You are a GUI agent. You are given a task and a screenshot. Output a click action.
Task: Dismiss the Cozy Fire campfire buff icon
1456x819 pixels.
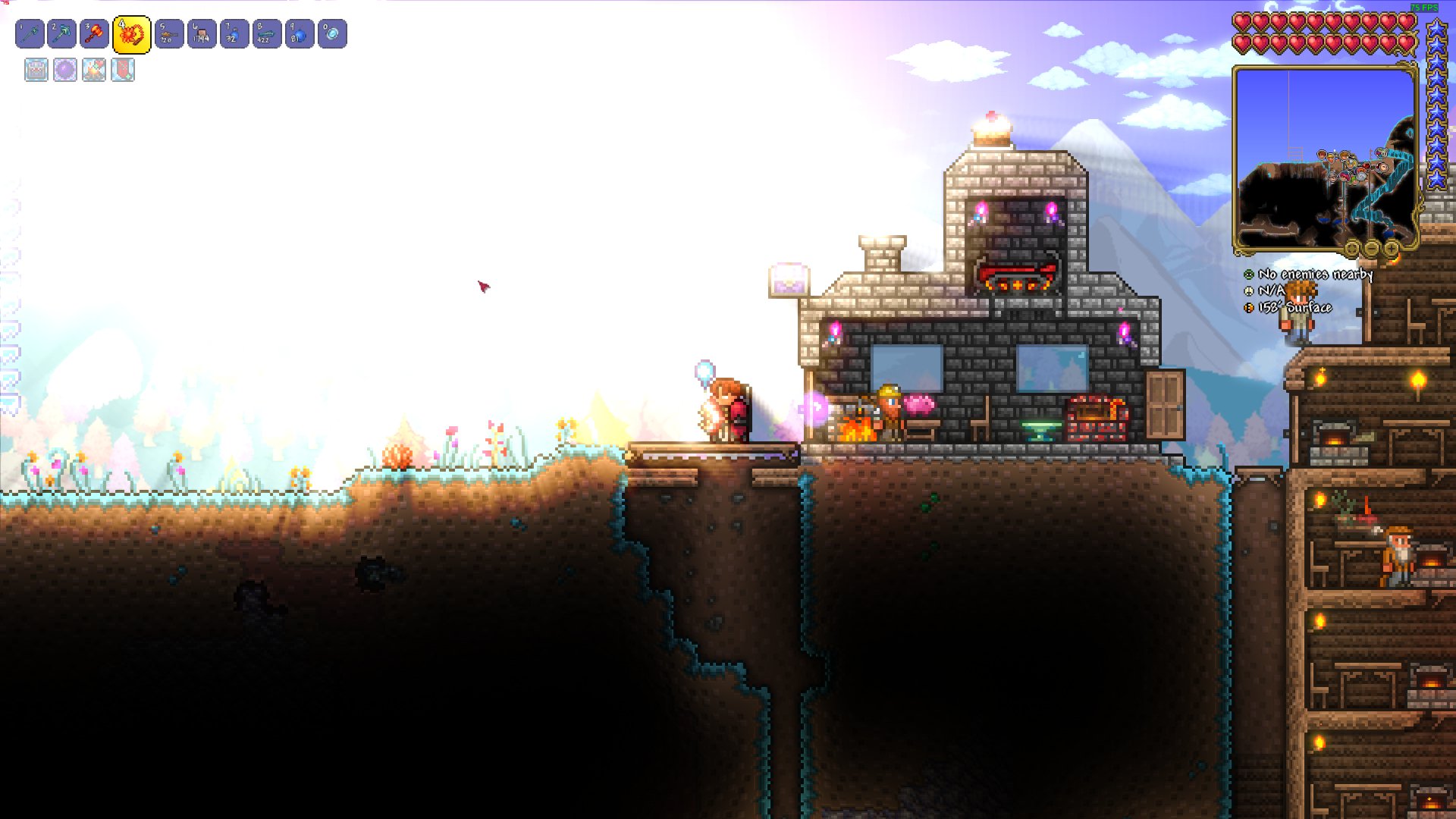(93, 71)
